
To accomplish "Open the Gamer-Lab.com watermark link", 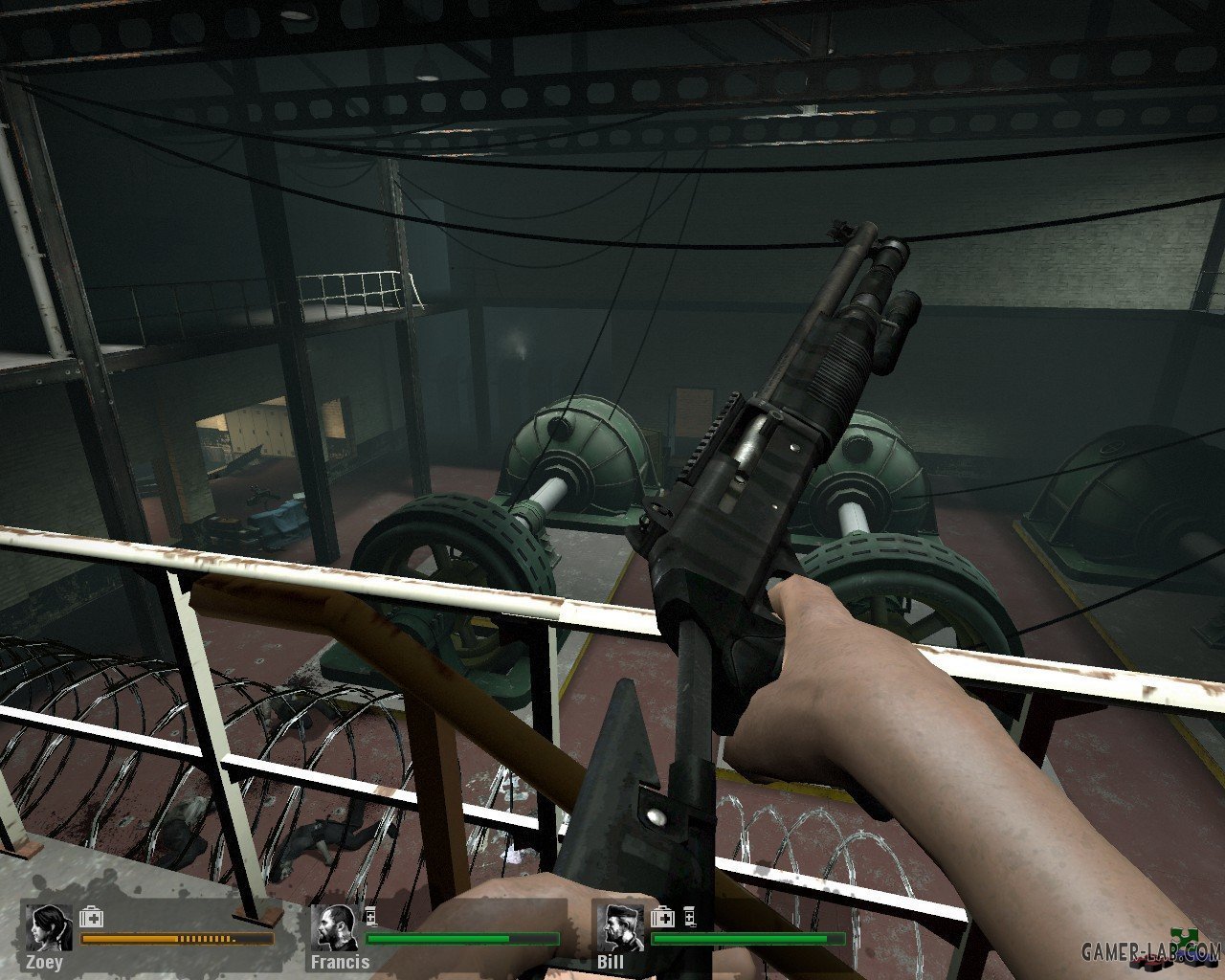I will pyautogui.click(x=1150, y=950).
